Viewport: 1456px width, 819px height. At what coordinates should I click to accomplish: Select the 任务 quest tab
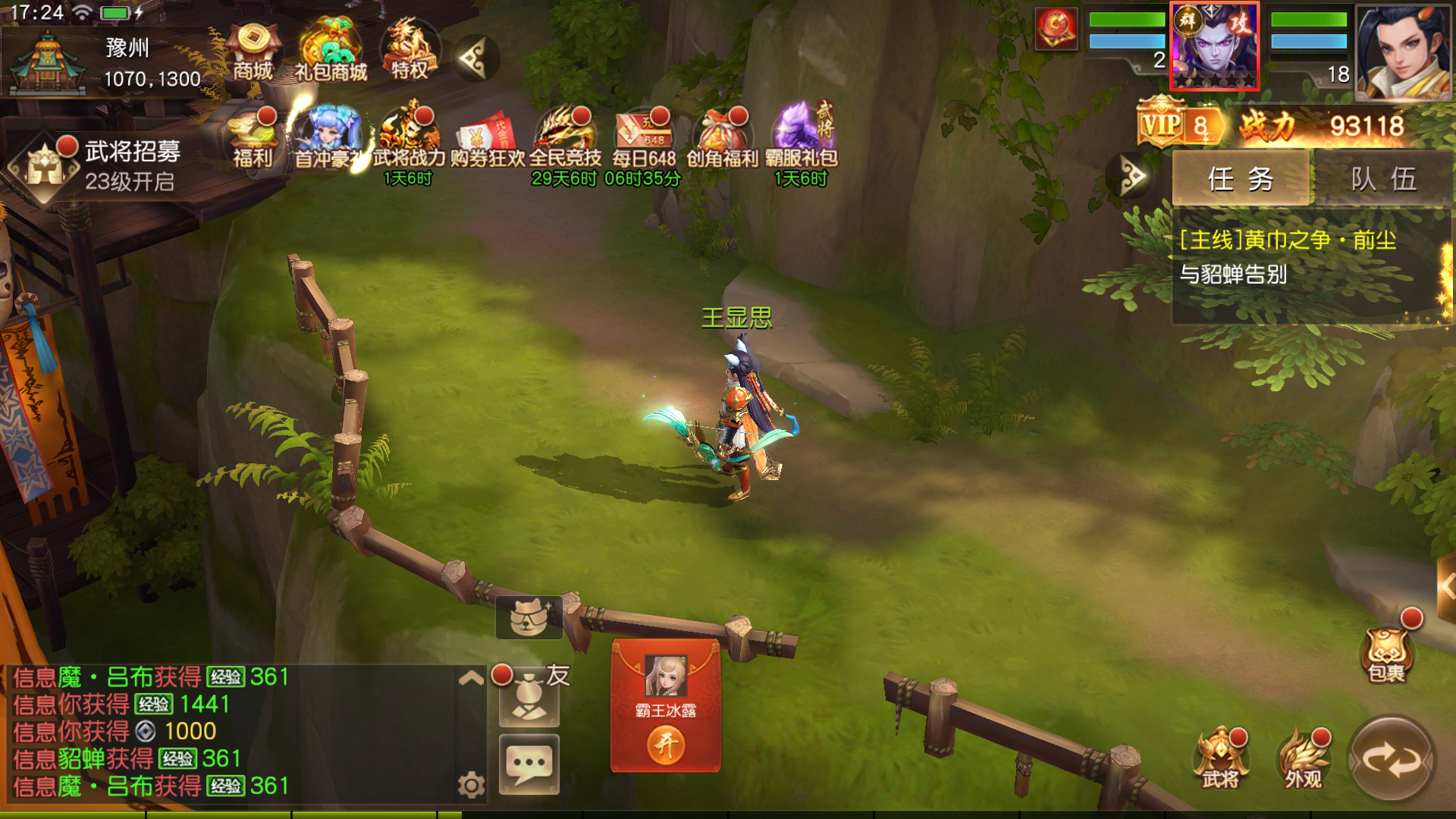(1241, 179)
